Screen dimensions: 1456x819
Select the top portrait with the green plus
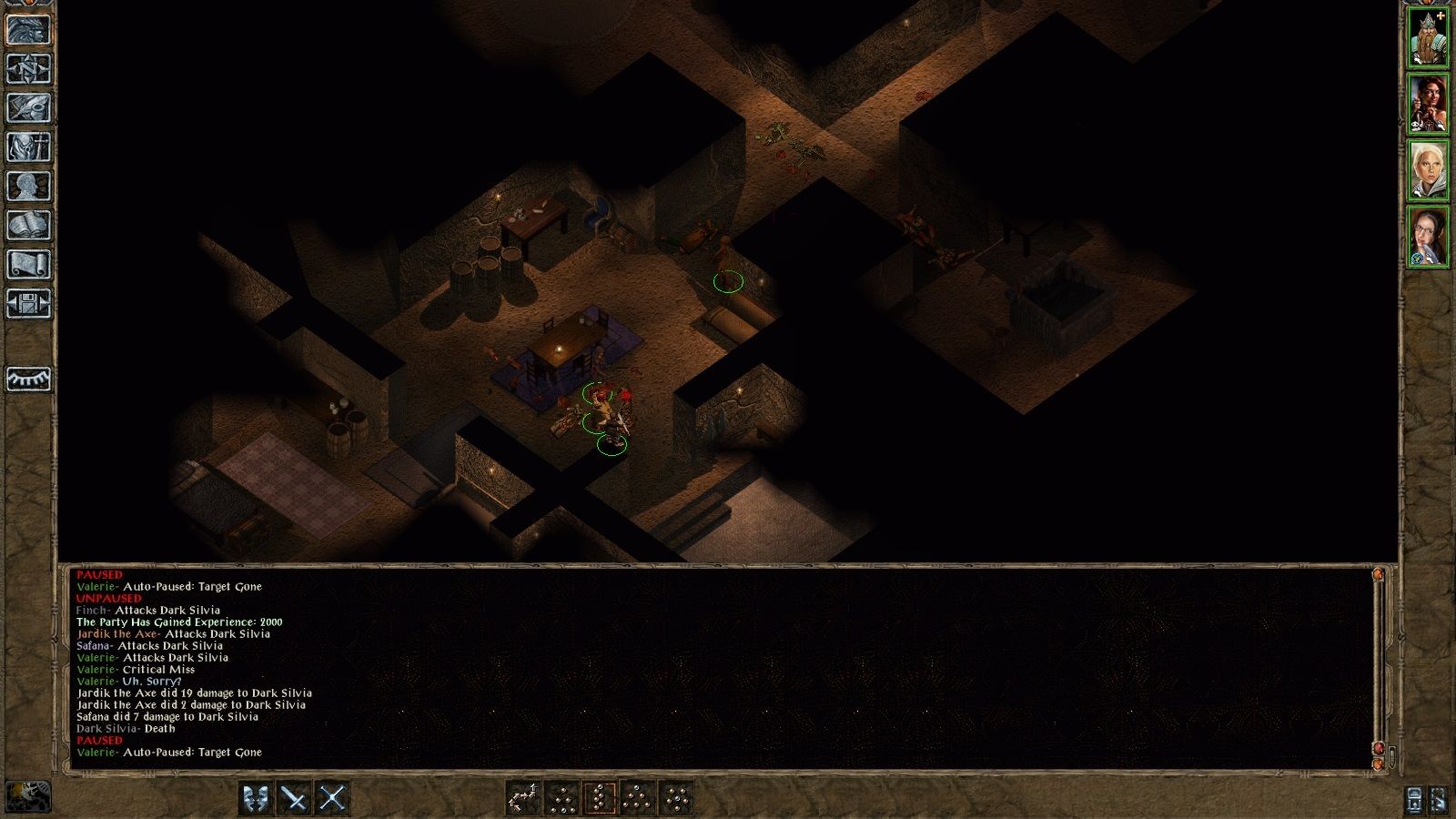click(1427, 35)
